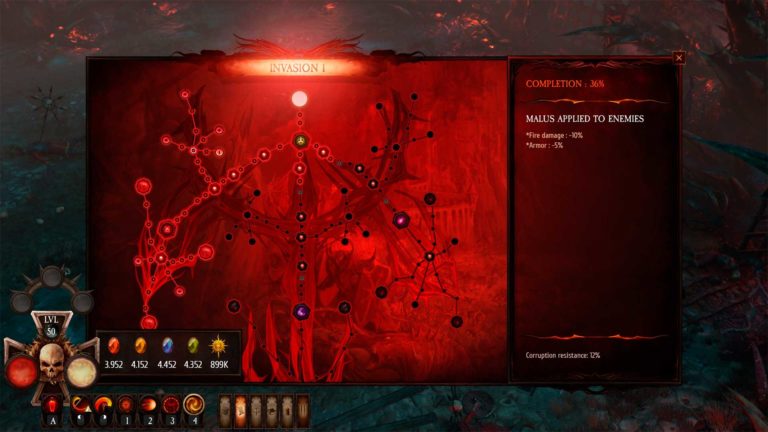Select the glowing white node at tree top
This screenshot has width=768, height=432.
click(299, 99)
